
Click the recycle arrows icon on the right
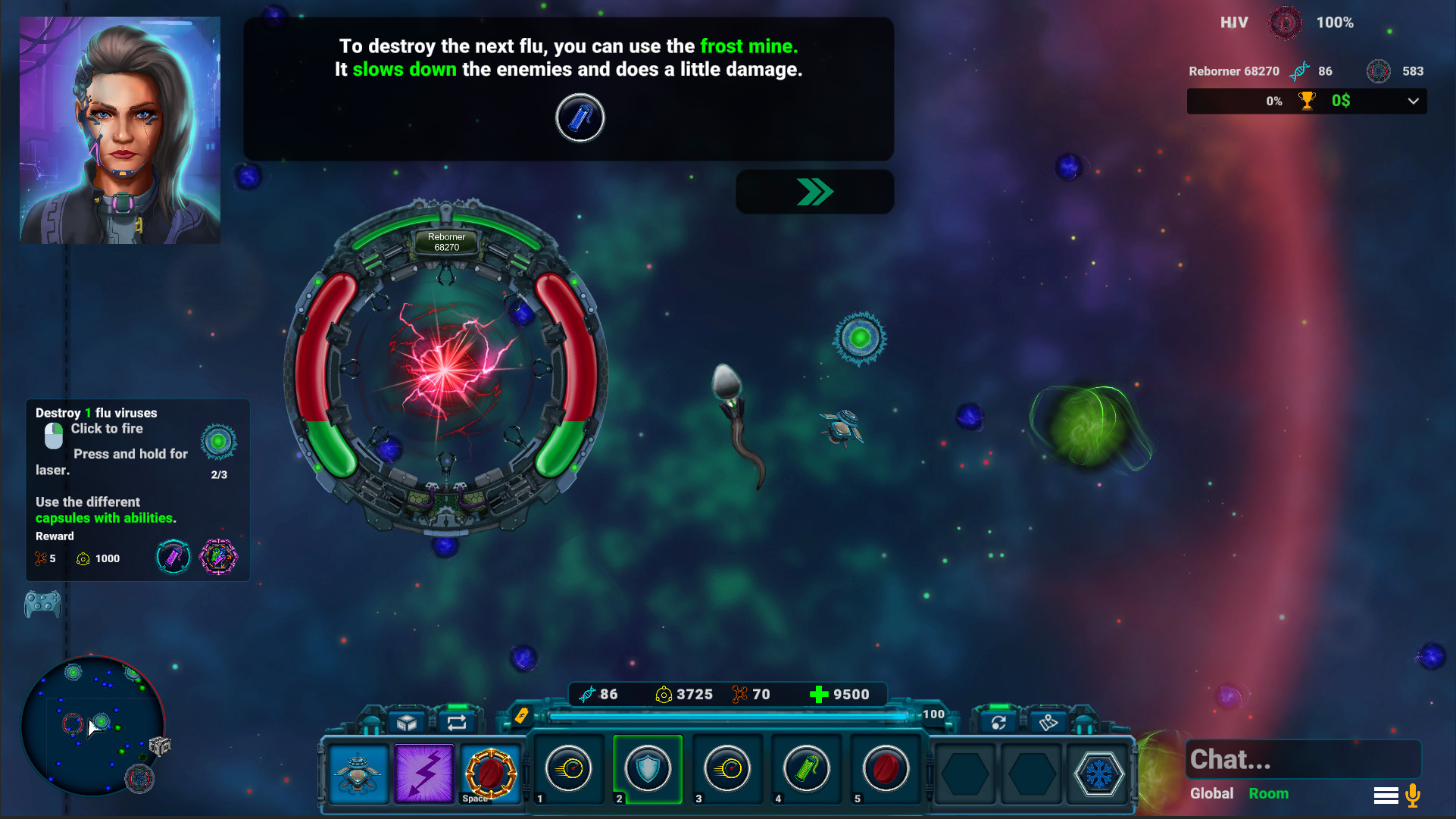pos(998,724)
